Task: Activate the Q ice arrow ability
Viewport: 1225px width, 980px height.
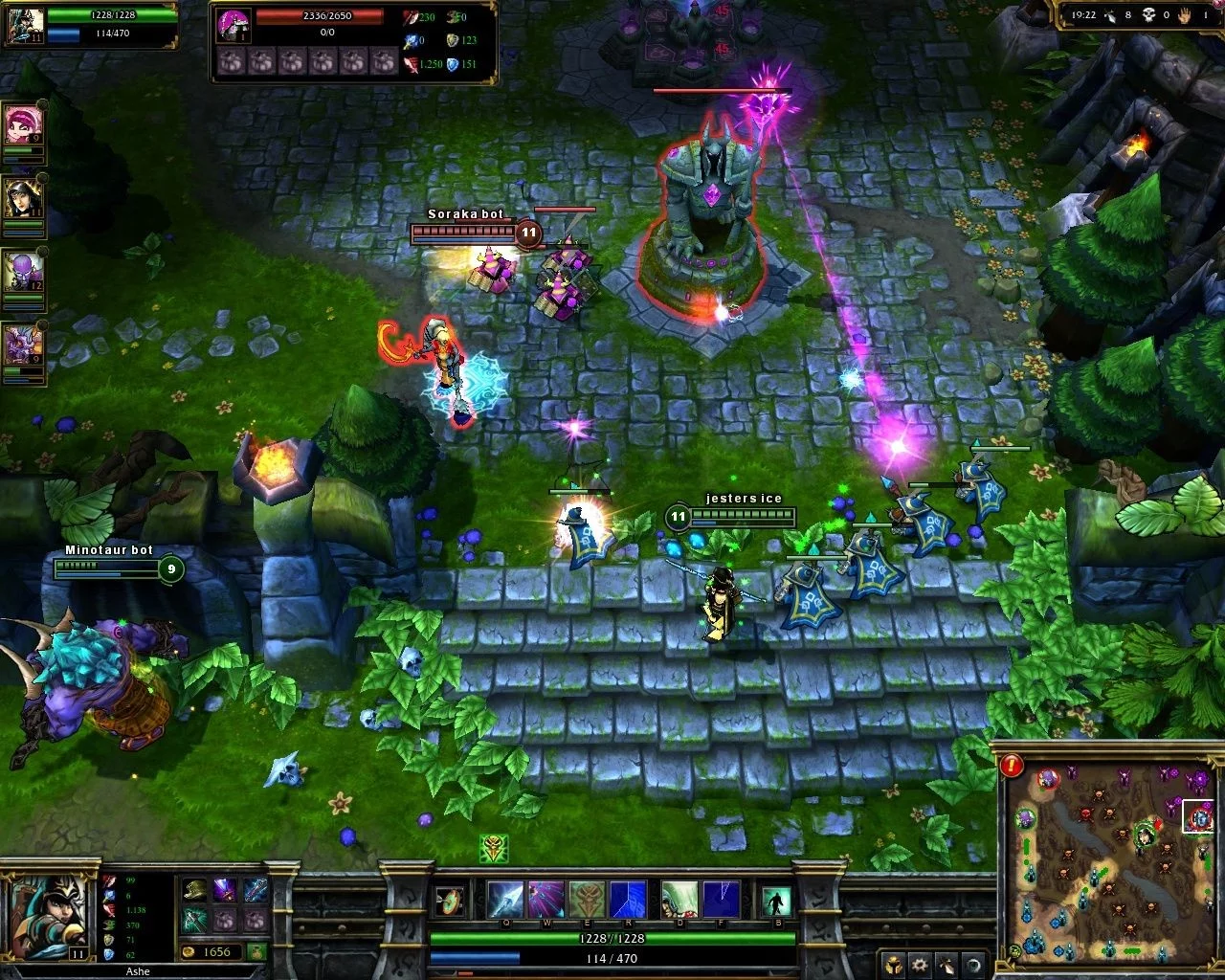Action: (505, 900)
